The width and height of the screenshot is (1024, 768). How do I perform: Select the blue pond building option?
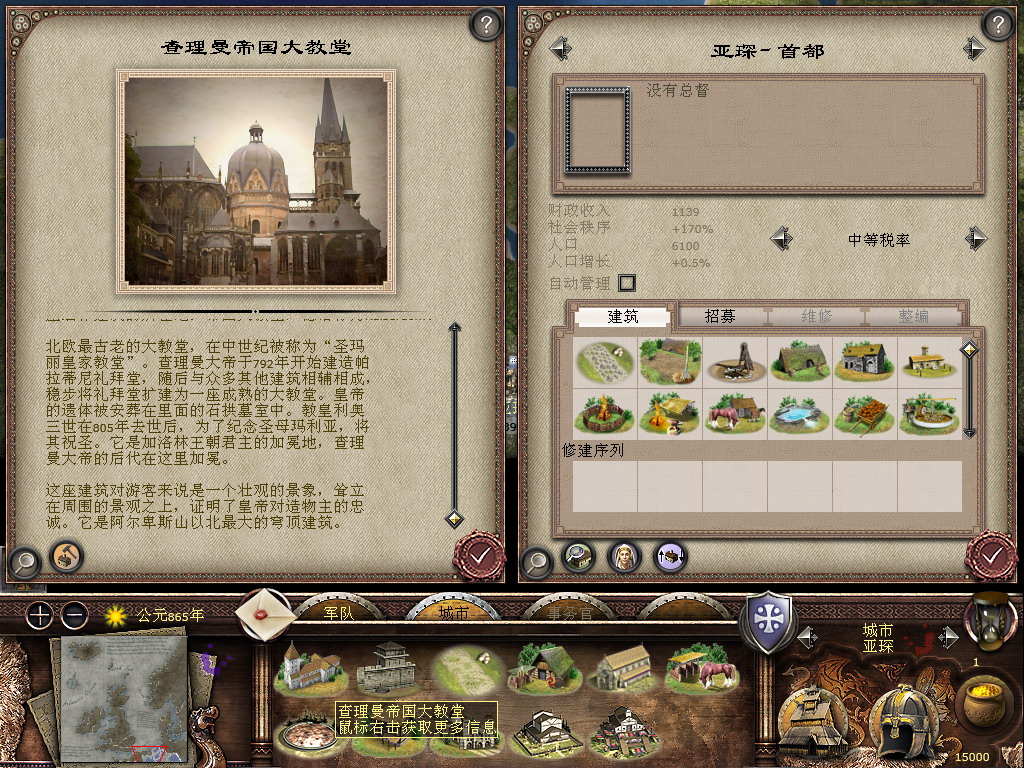(x=799, y=413)
